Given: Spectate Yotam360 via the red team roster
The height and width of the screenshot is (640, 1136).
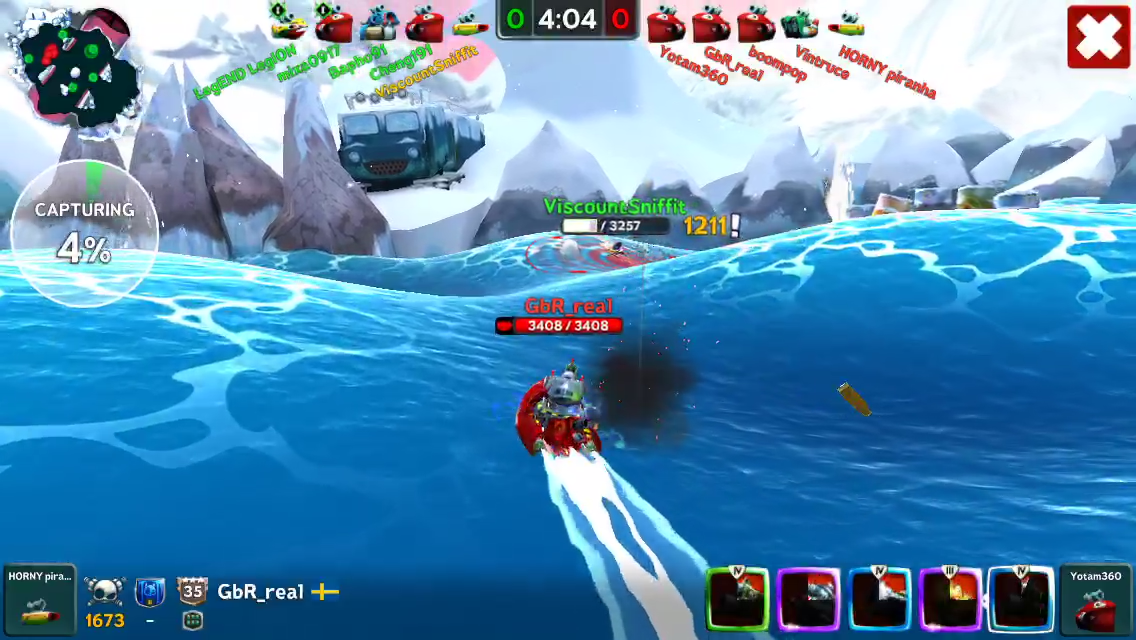Looking at the screenshot, I should pyautogui.click(x=665, y=22).
